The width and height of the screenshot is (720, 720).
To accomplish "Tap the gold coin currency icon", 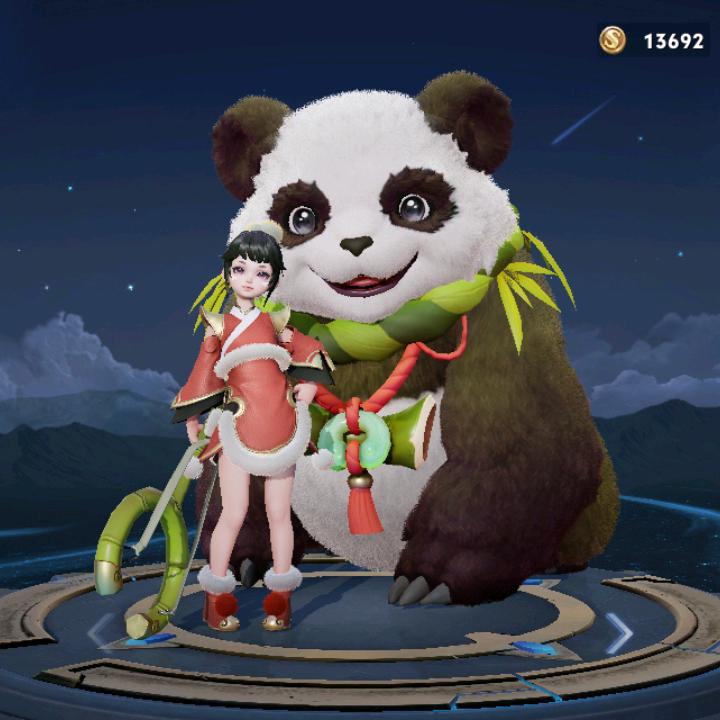I will coord(612,40).
